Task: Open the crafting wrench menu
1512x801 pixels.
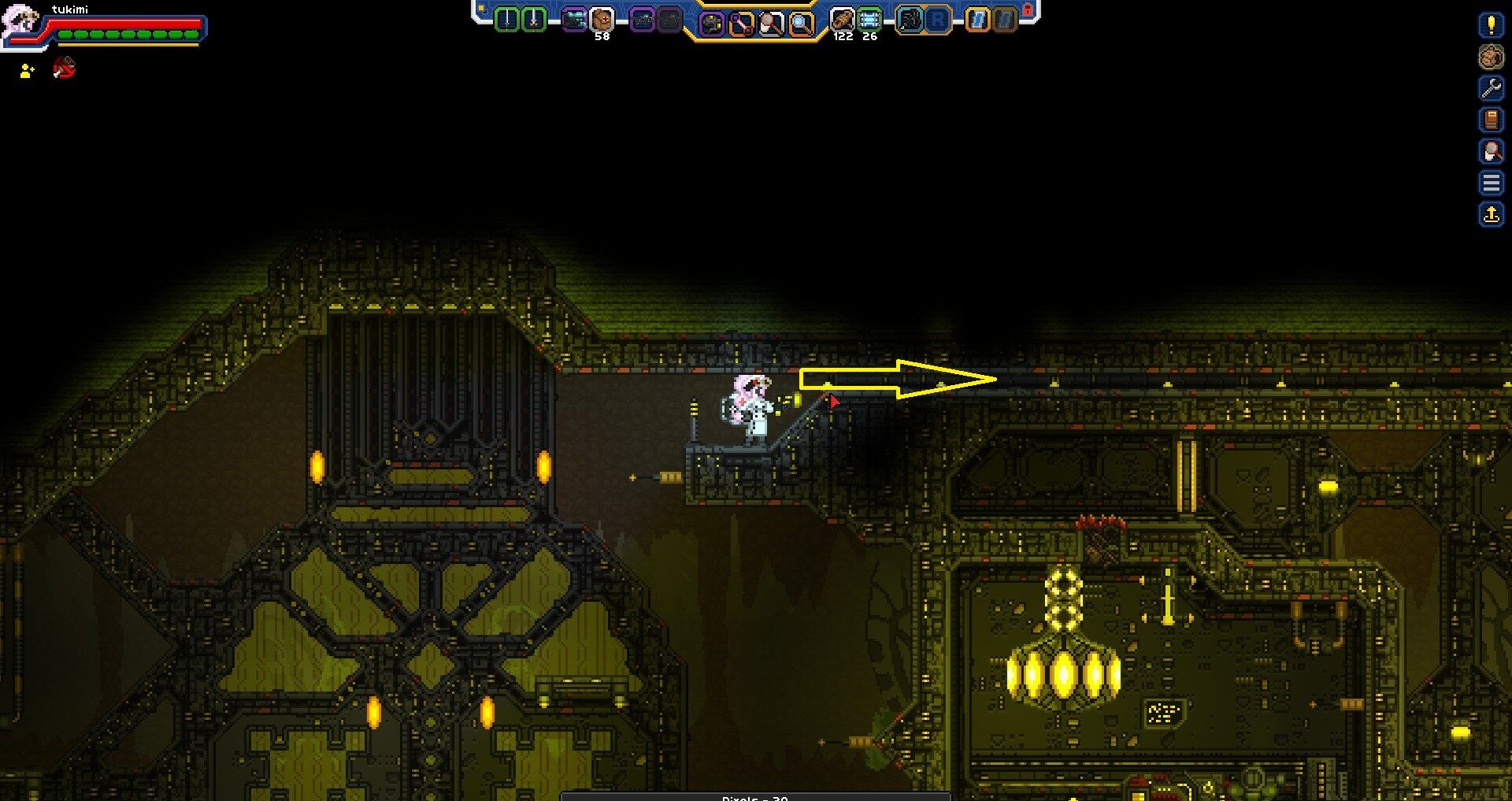Action: pyautogui.click(x=1491, y=88)
